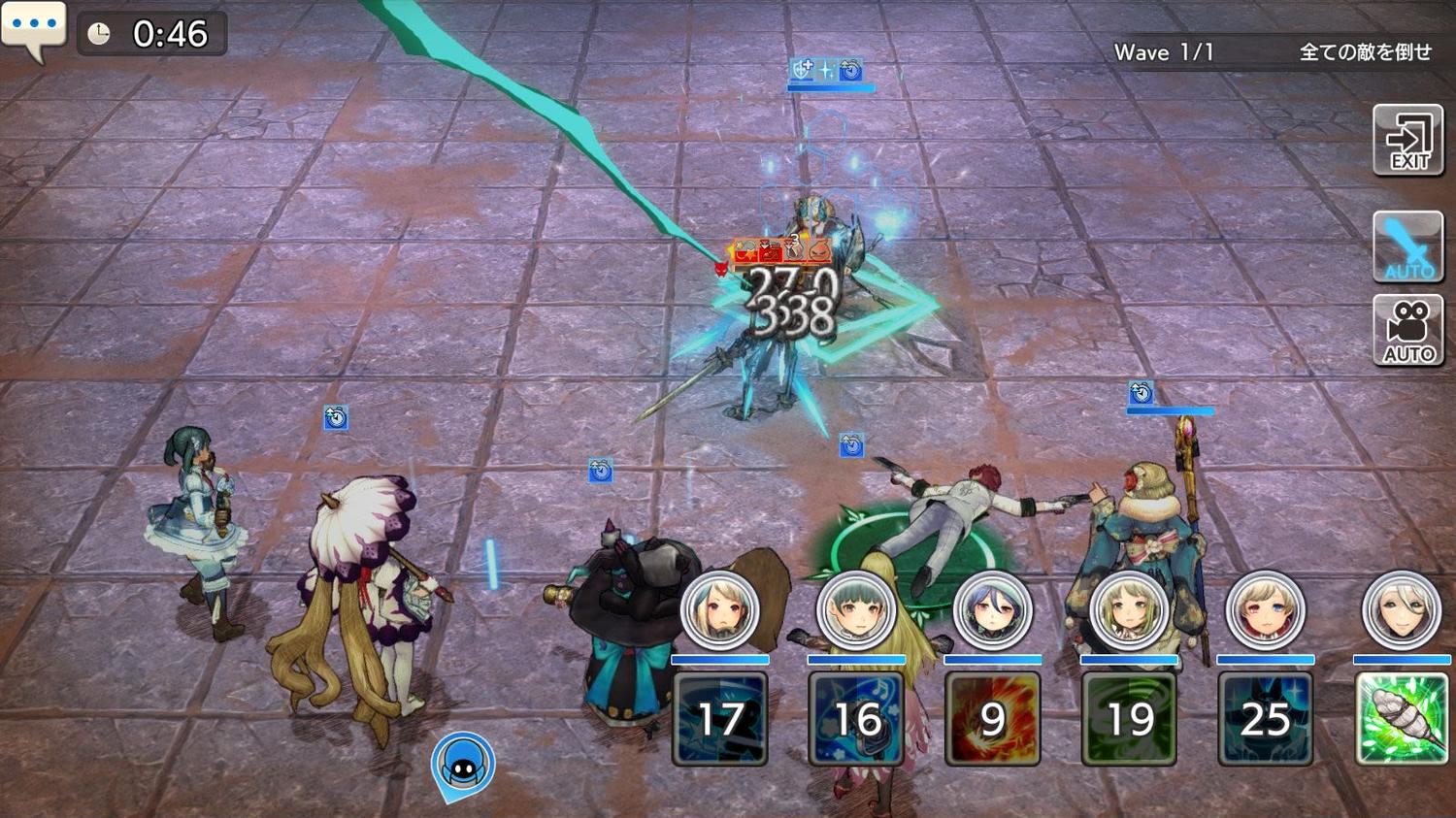
Task: Toggle the sword AUTO battle button
Action: click(1408, 247)
